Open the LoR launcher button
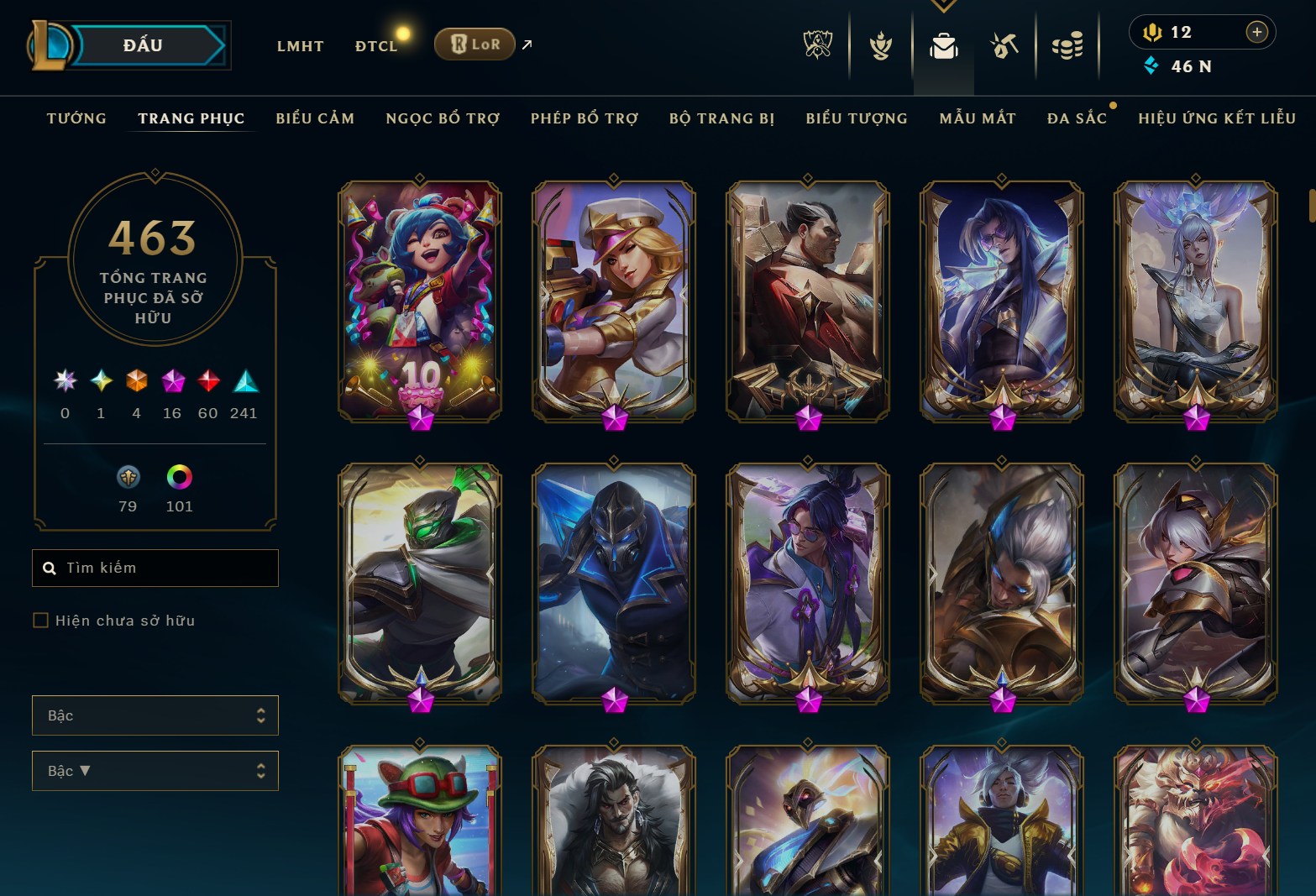 point(475,45)
